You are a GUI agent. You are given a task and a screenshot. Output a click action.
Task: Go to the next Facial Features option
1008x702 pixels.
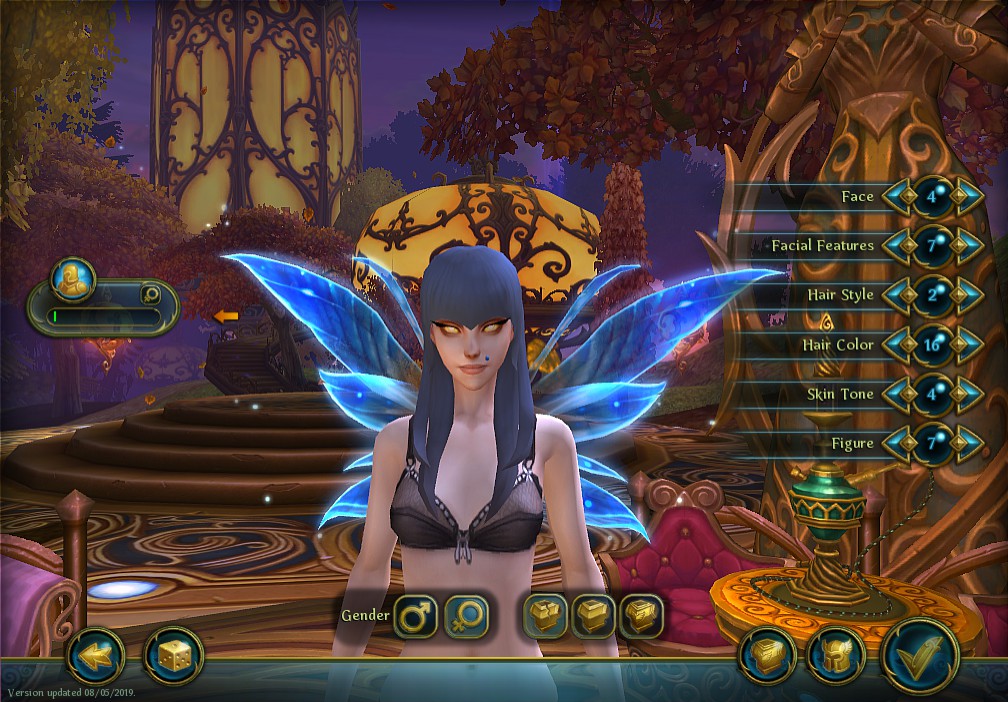click(x=966, y=245)
